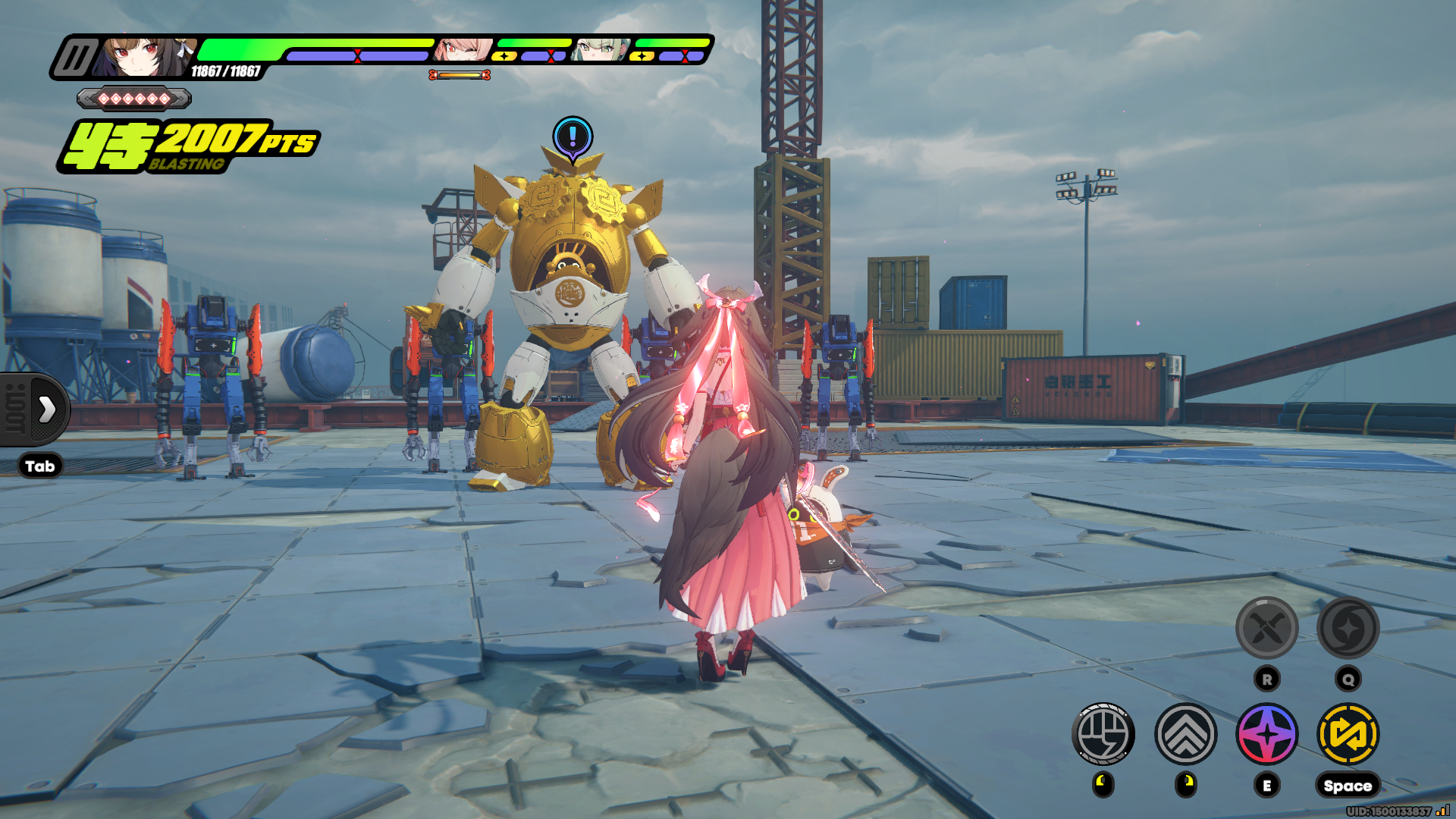Tap the yellow character swap icon

pos(1348,734)
